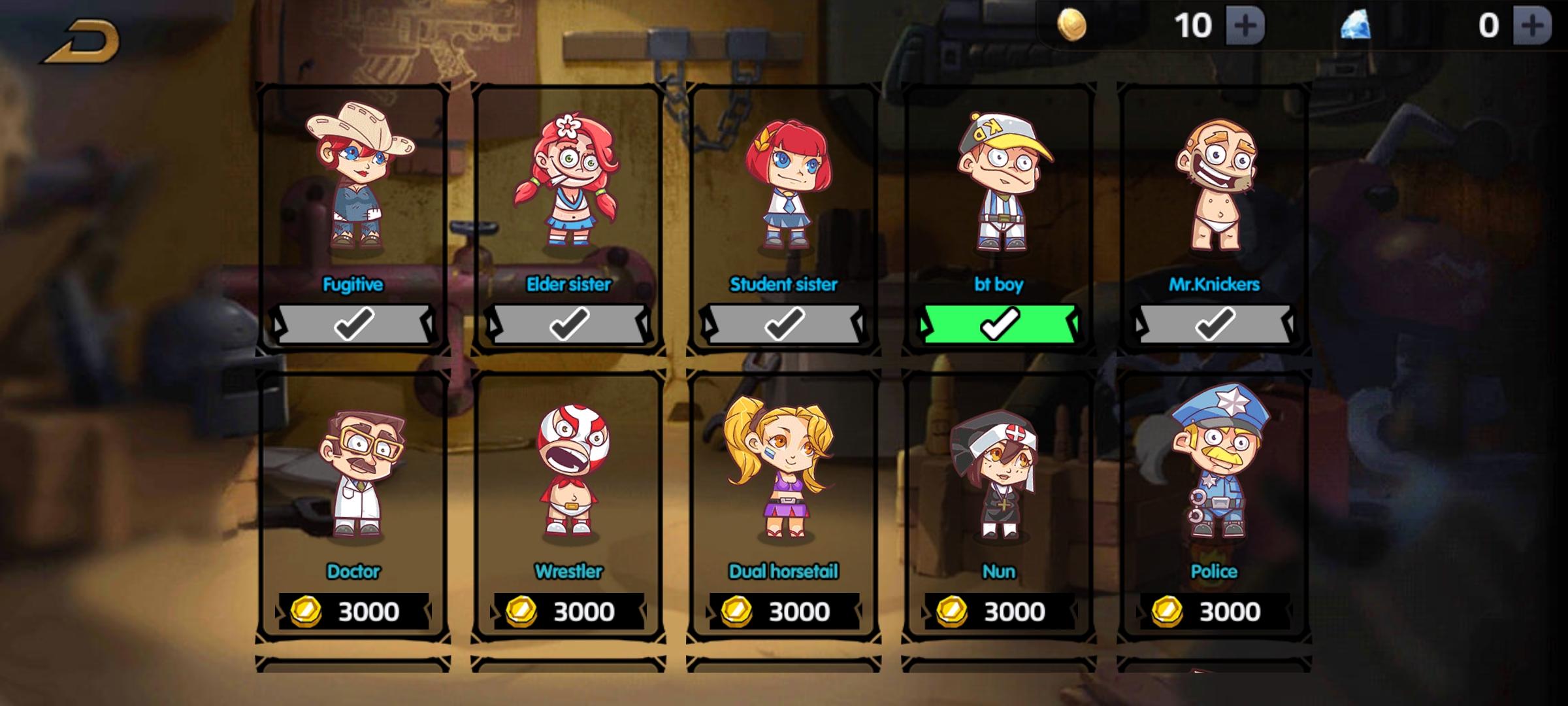The height and width of the screenshot is (706, 1568).
Task: Click the Student sister selection checkmark
Action: (784, 323)
